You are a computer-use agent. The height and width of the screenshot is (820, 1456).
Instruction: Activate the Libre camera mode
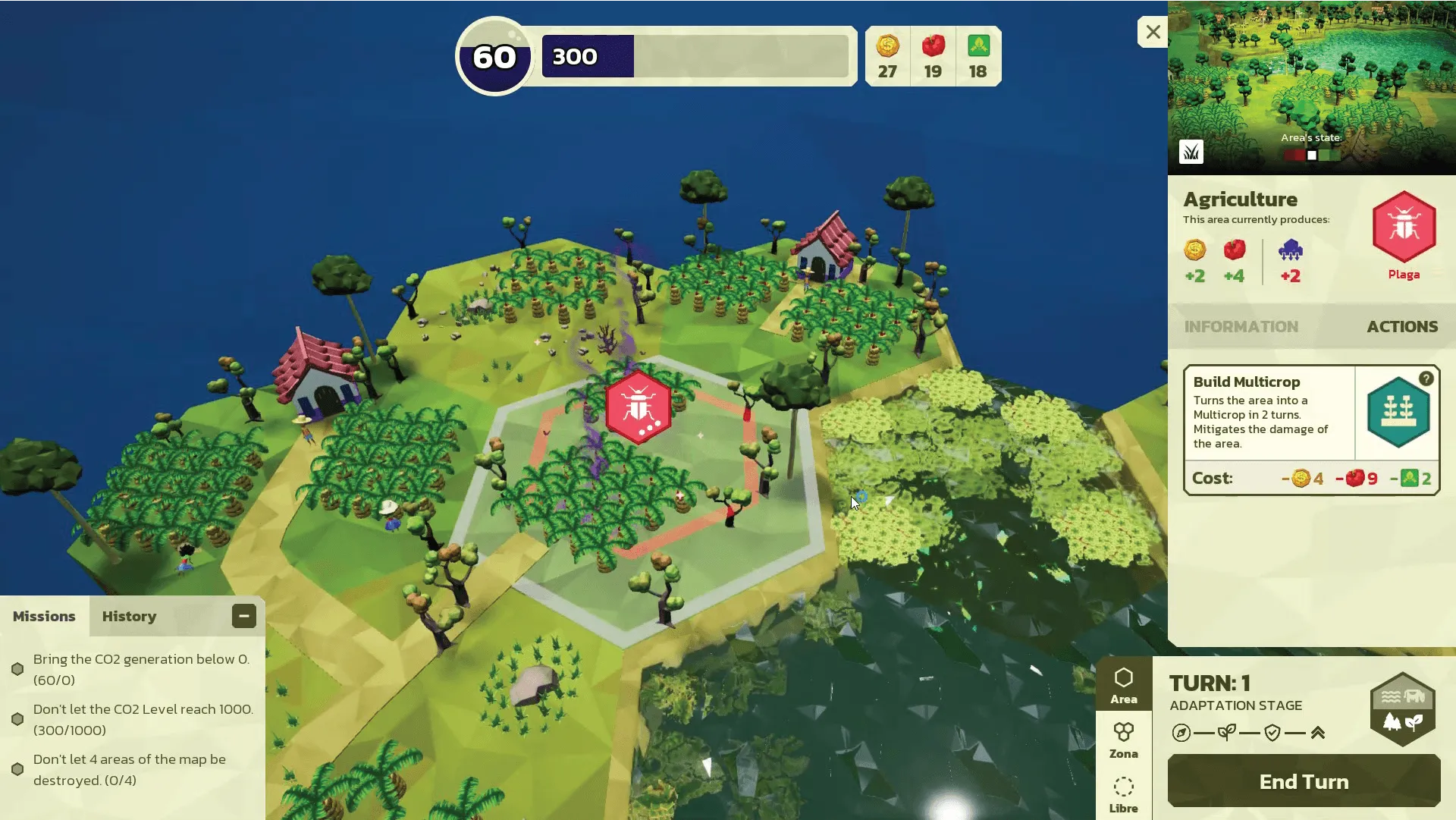pos(1123,794)
